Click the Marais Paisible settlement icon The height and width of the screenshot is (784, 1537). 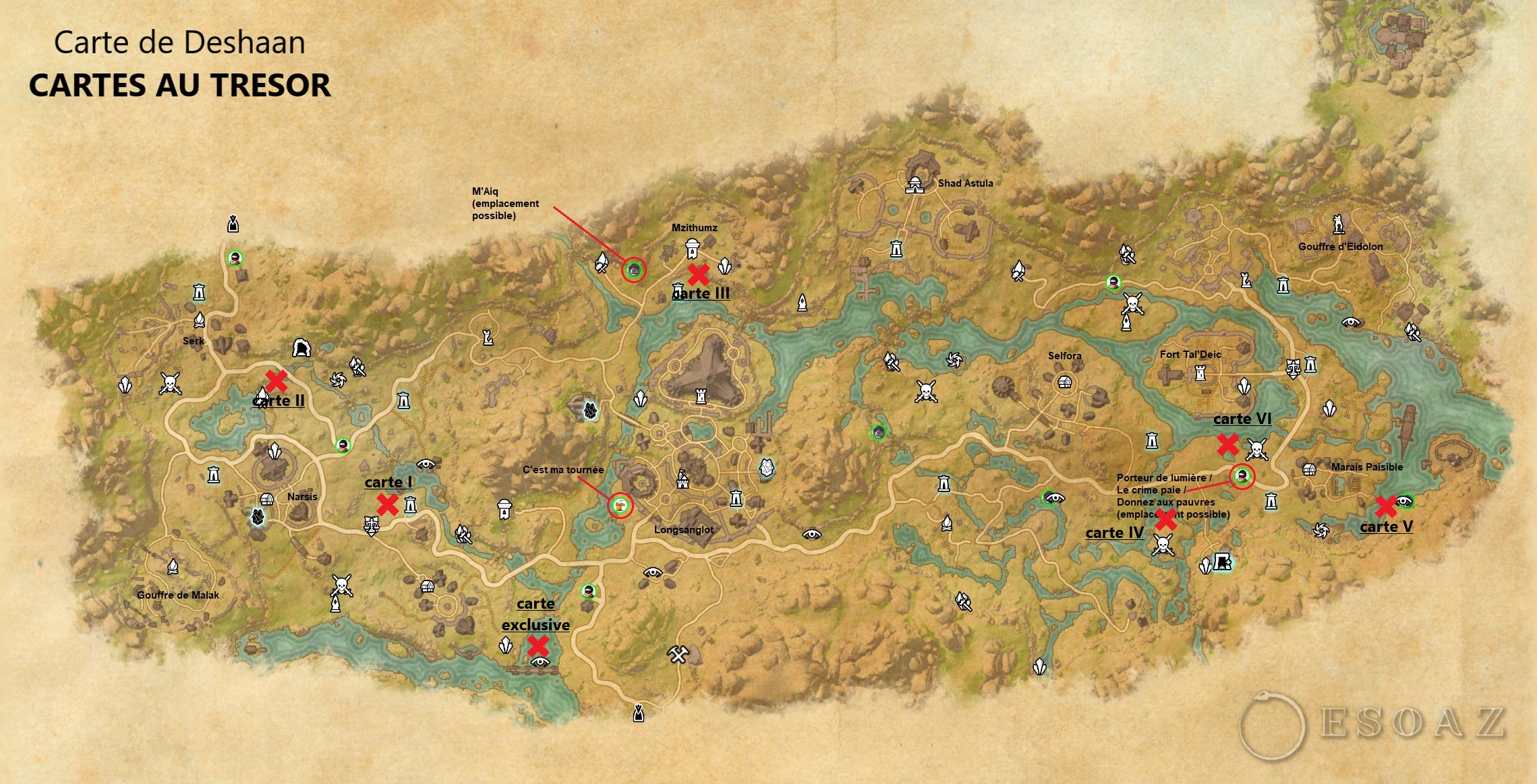(1309, 469)
